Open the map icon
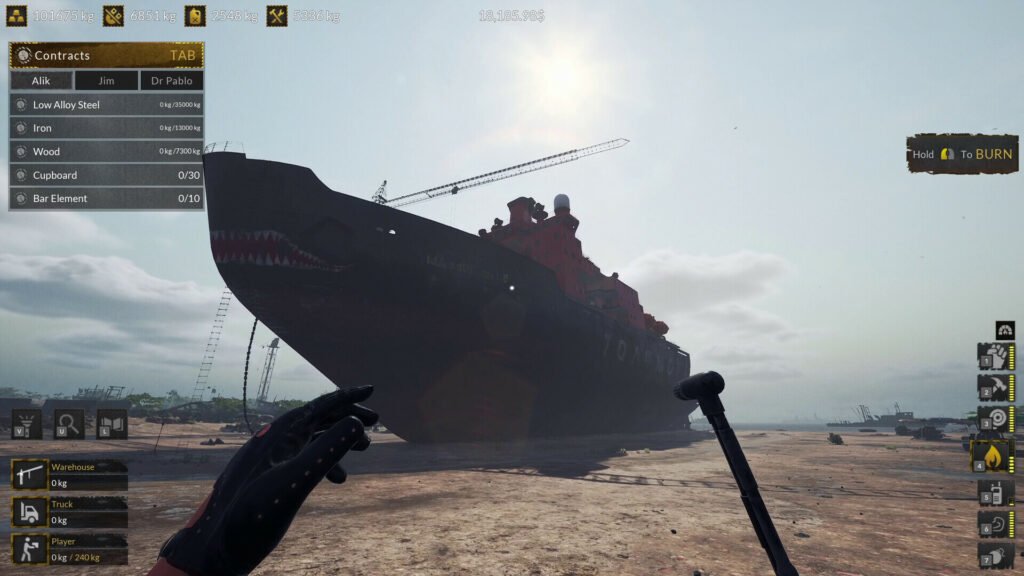Image resolution: width=1024 pixels, height=576 pixels. coord(111,423)
